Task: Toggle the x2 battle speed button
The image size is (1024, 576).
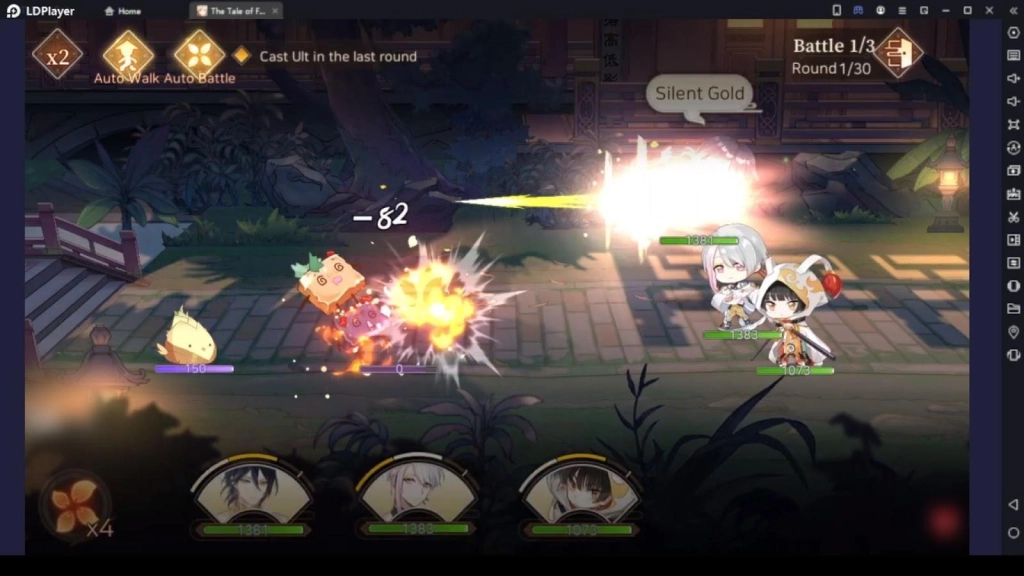Action: click(57, 55)
